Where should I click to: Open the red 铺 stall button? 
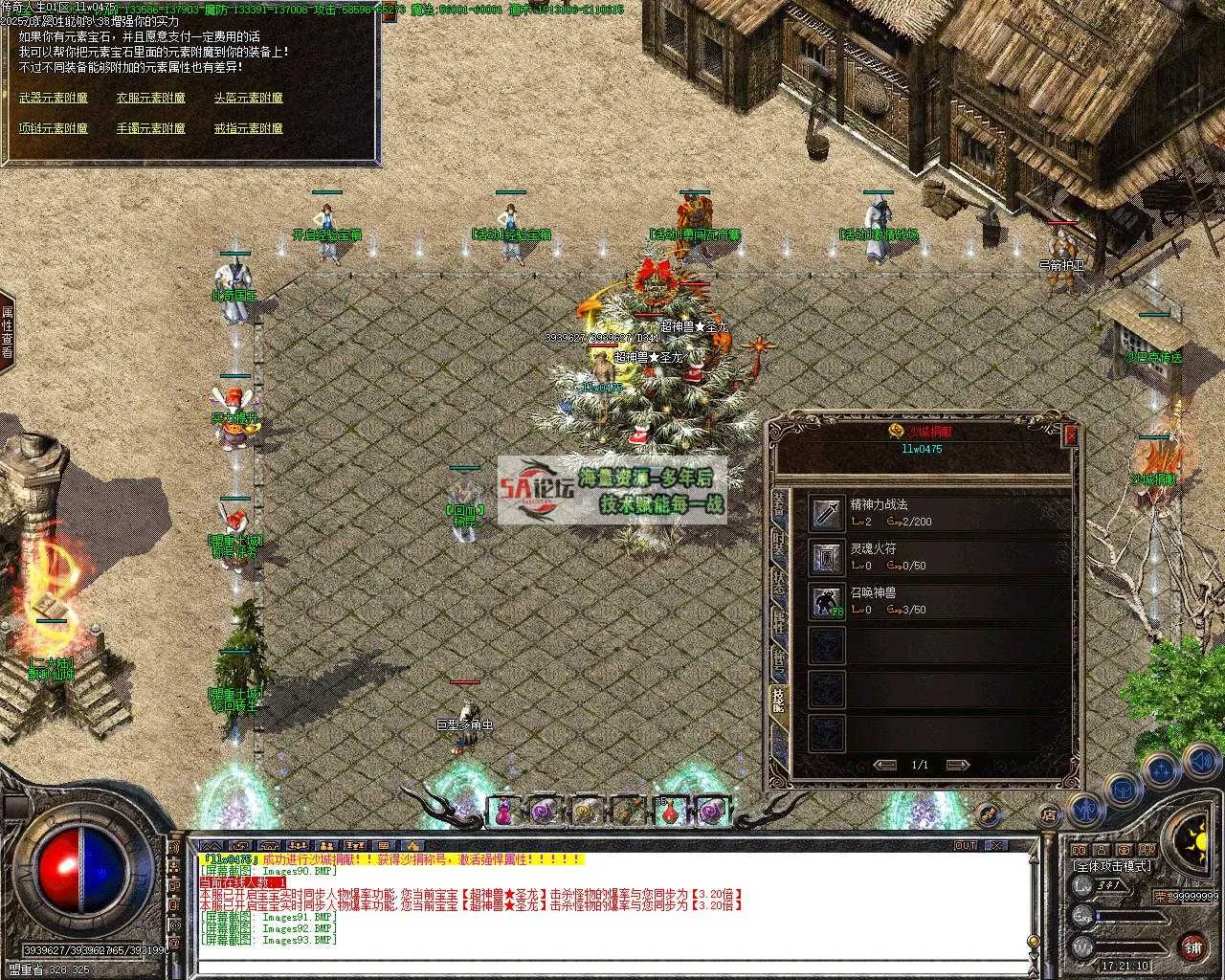pos(1192,947)
